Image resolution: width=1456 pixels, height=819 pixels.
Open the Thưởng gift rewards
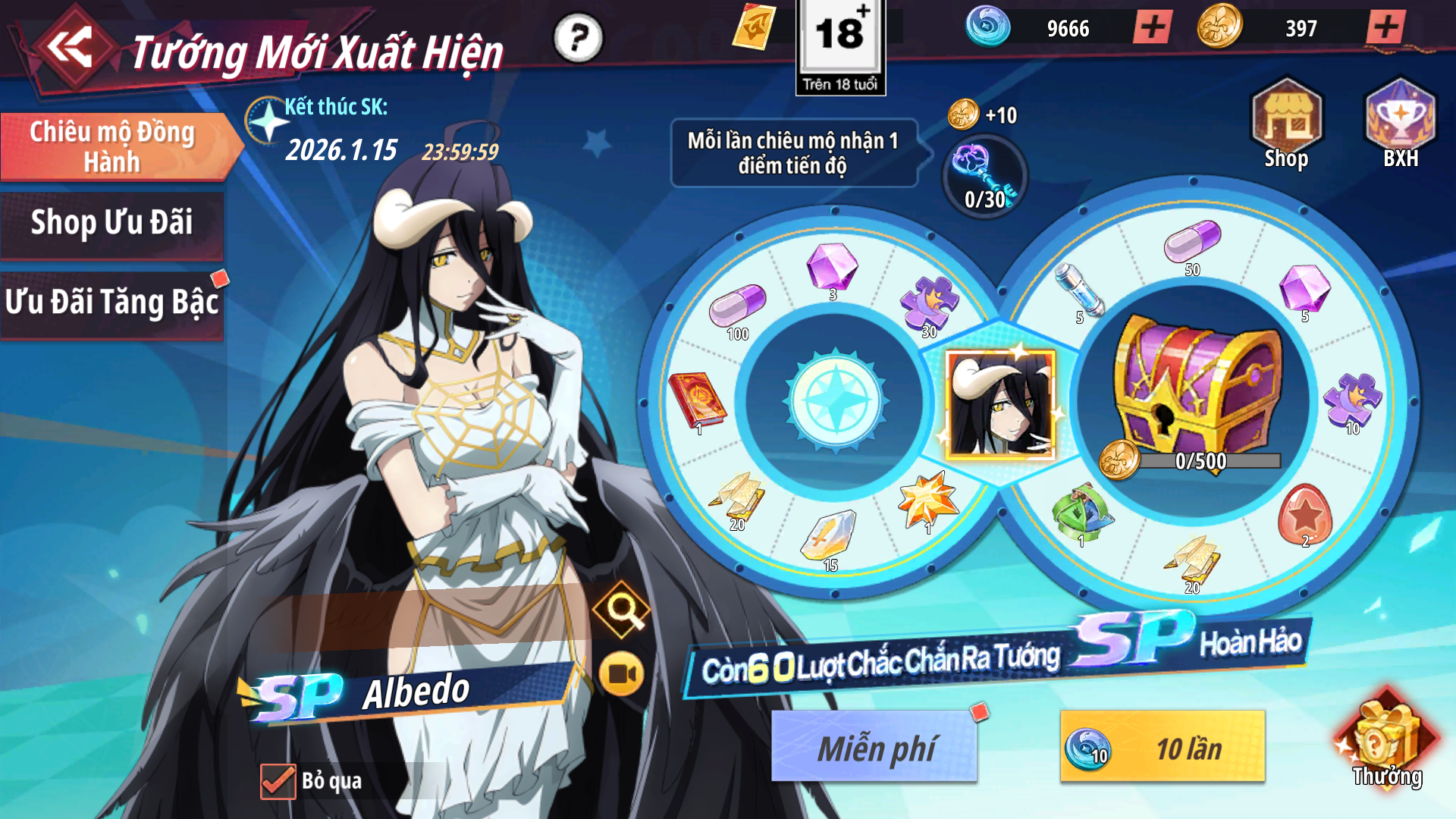1385,743
